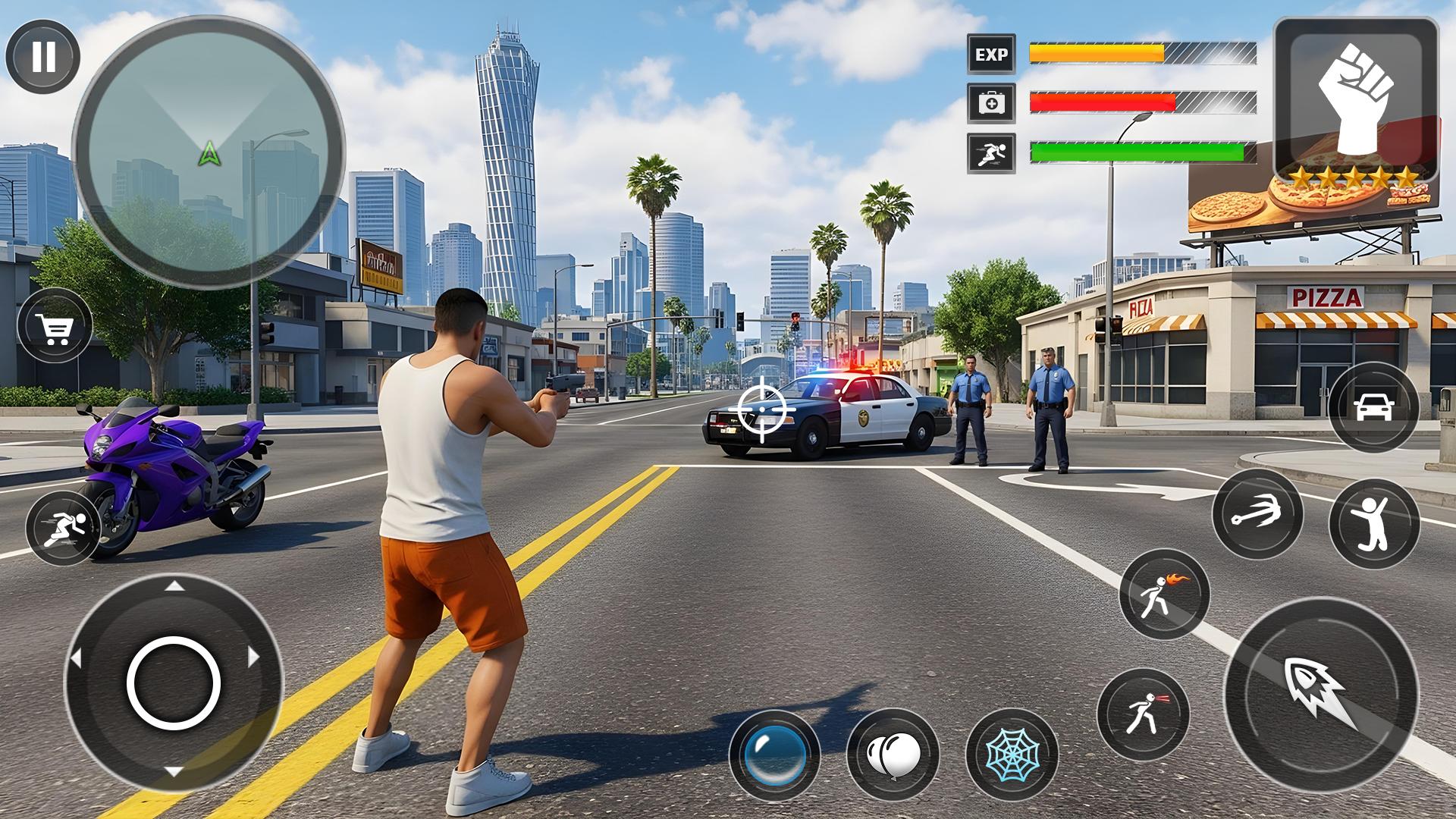Activate the blue bubble ability
This screenshot has width=1456, height=819.
[x=774, y=754]
